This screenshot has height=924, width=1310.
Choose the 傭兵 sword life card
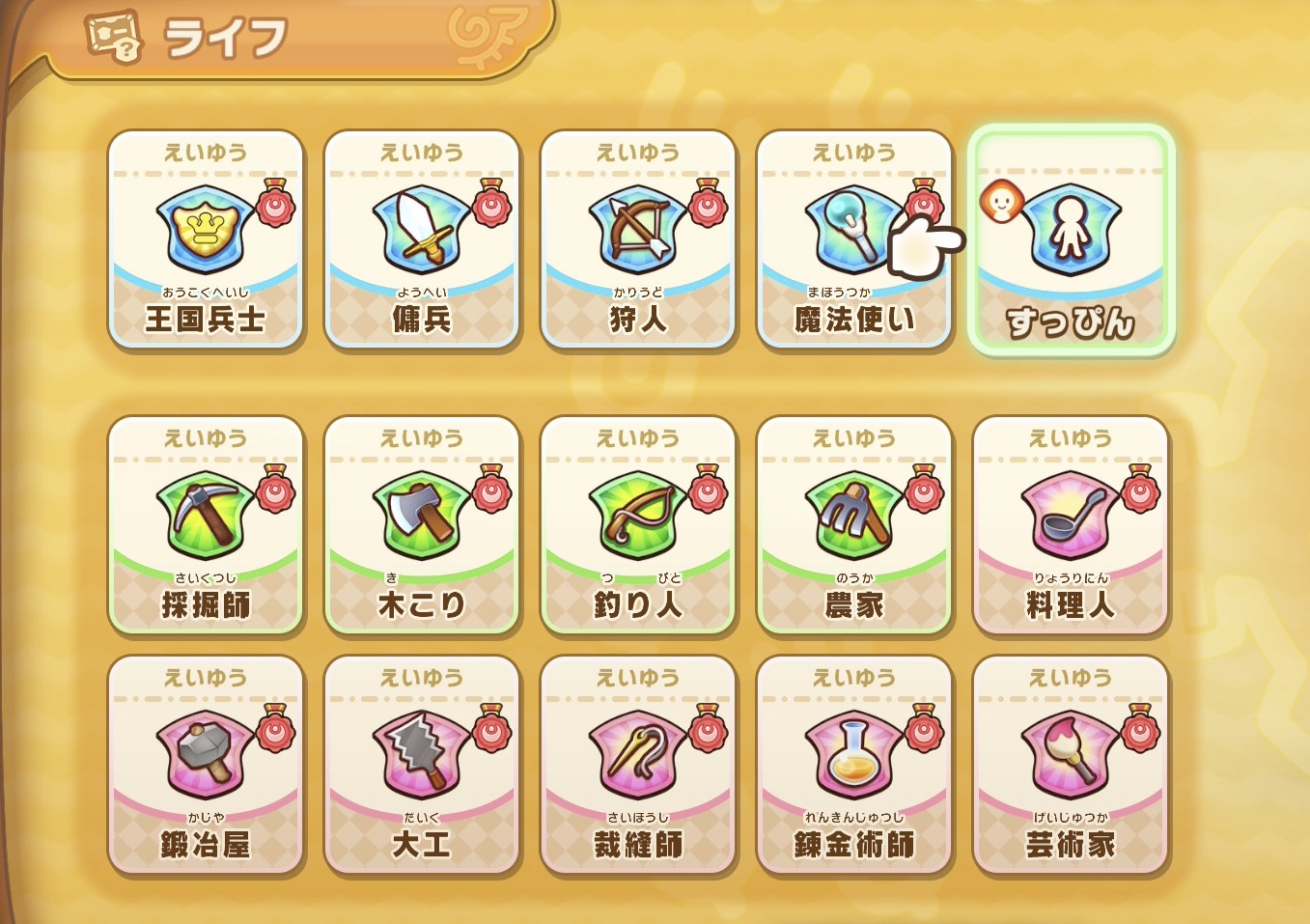pos(422,239)
